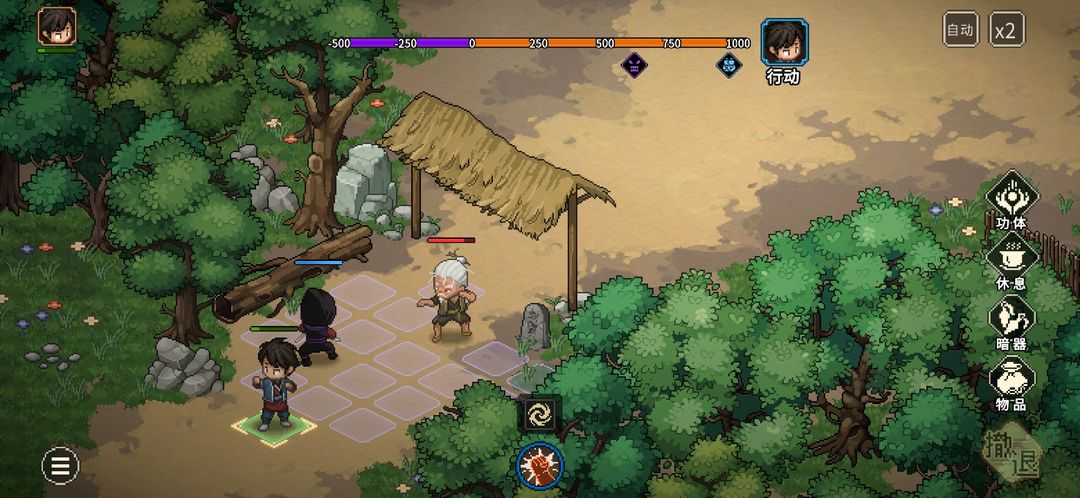Image resolution: width=1080 pixels, height=498 pixels.
Task: Click the hero portrait in top-left corner
Action: coord(57,27)
